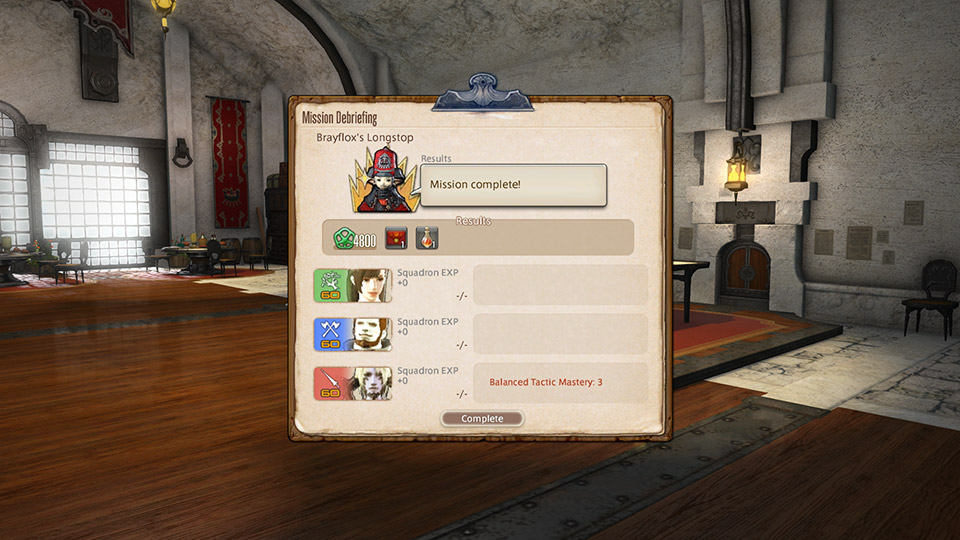960x540 pixels.
Task: Select the green healer squadron member portrait
Action: point(353,285)
